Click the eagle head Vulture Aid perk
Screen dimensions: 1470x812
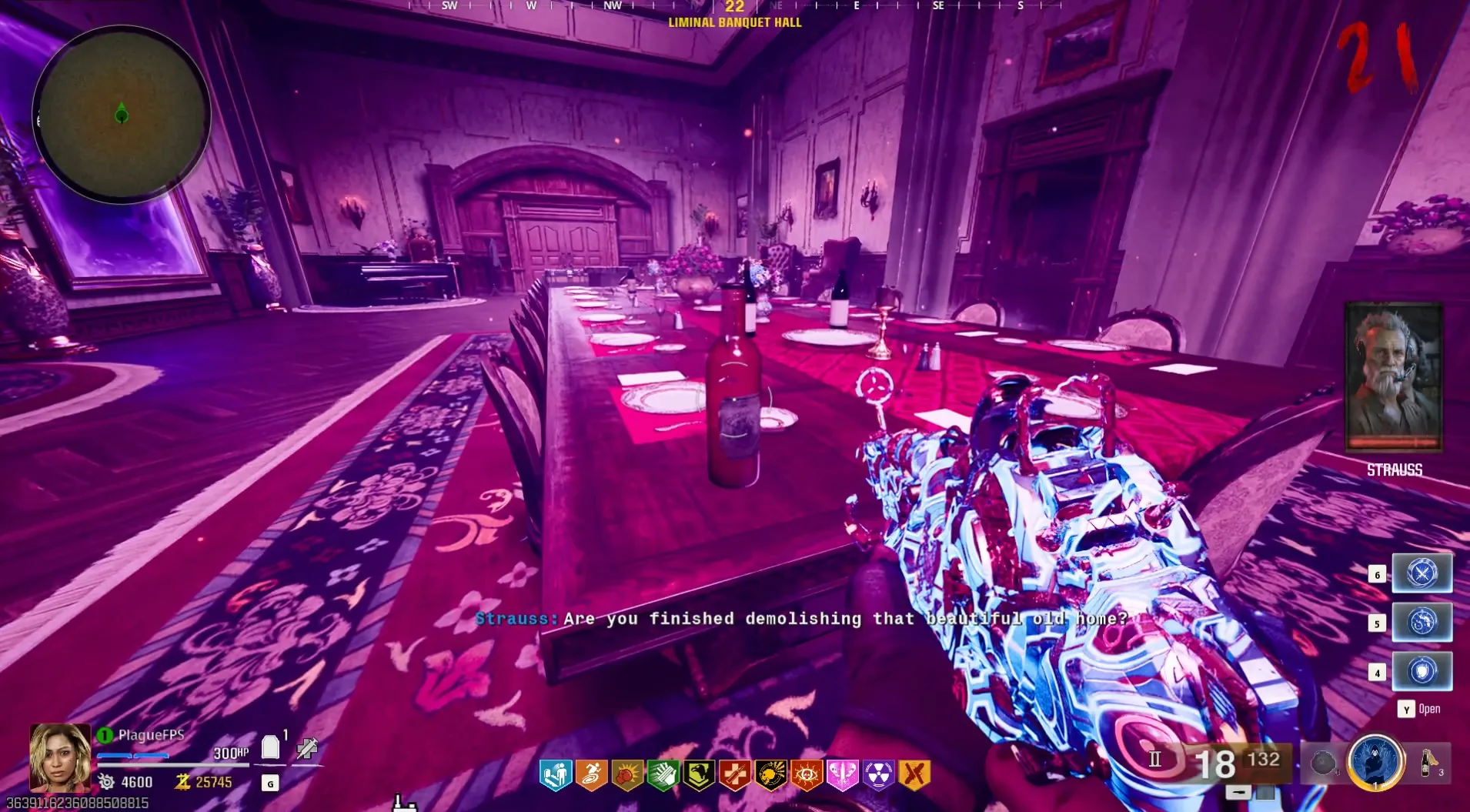tap(699, 775)
